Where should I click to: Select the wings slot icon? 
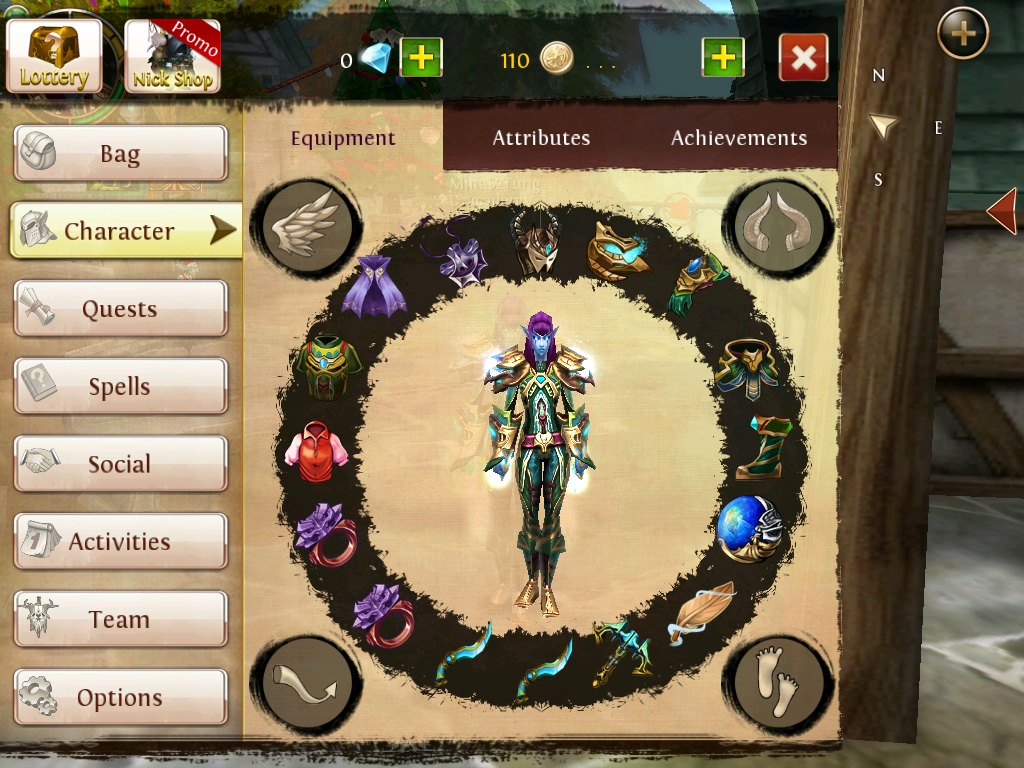pos(305,226)
